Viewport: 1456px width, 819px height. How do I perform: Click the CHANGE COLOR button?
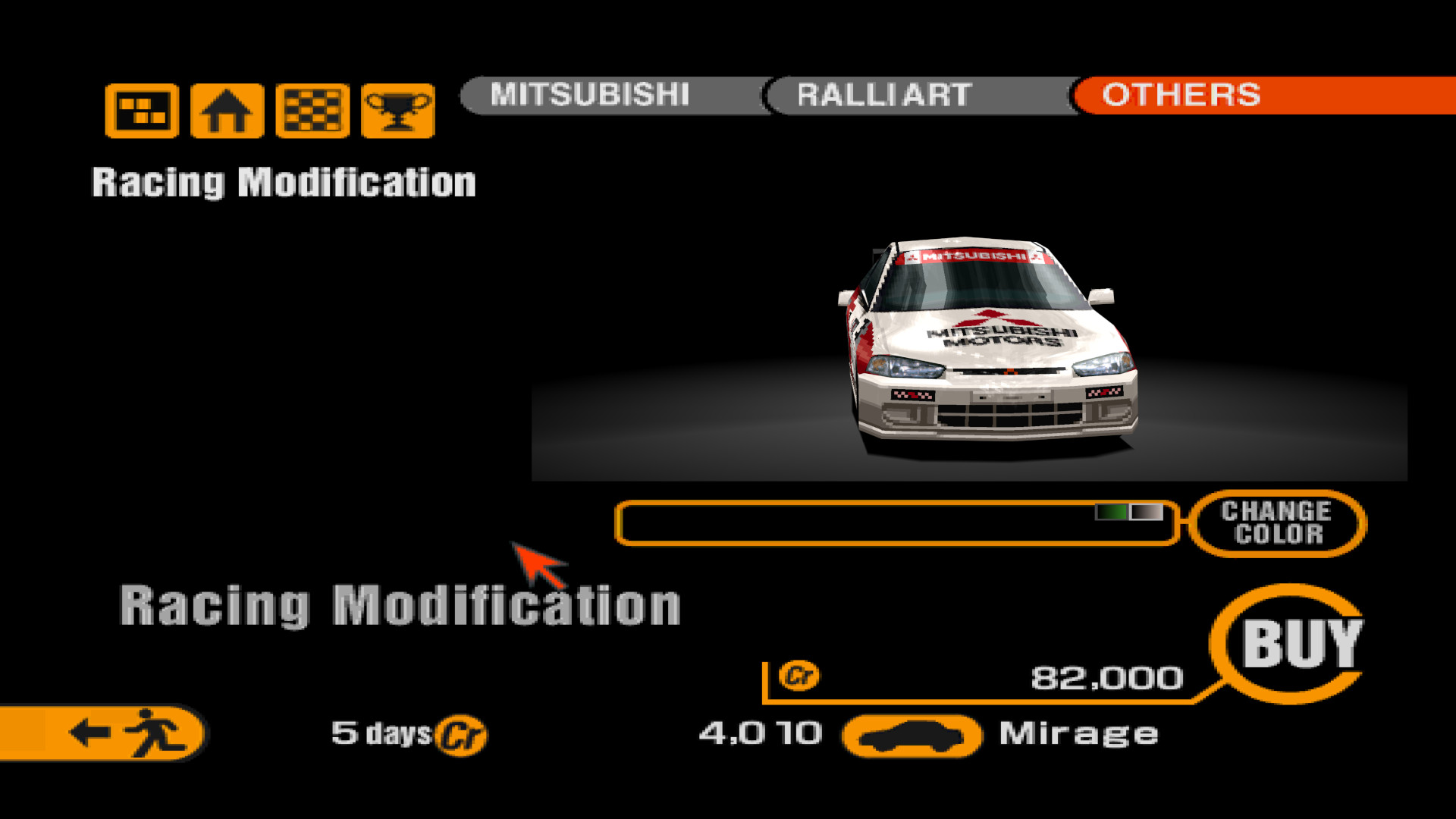click(1277, 522)
